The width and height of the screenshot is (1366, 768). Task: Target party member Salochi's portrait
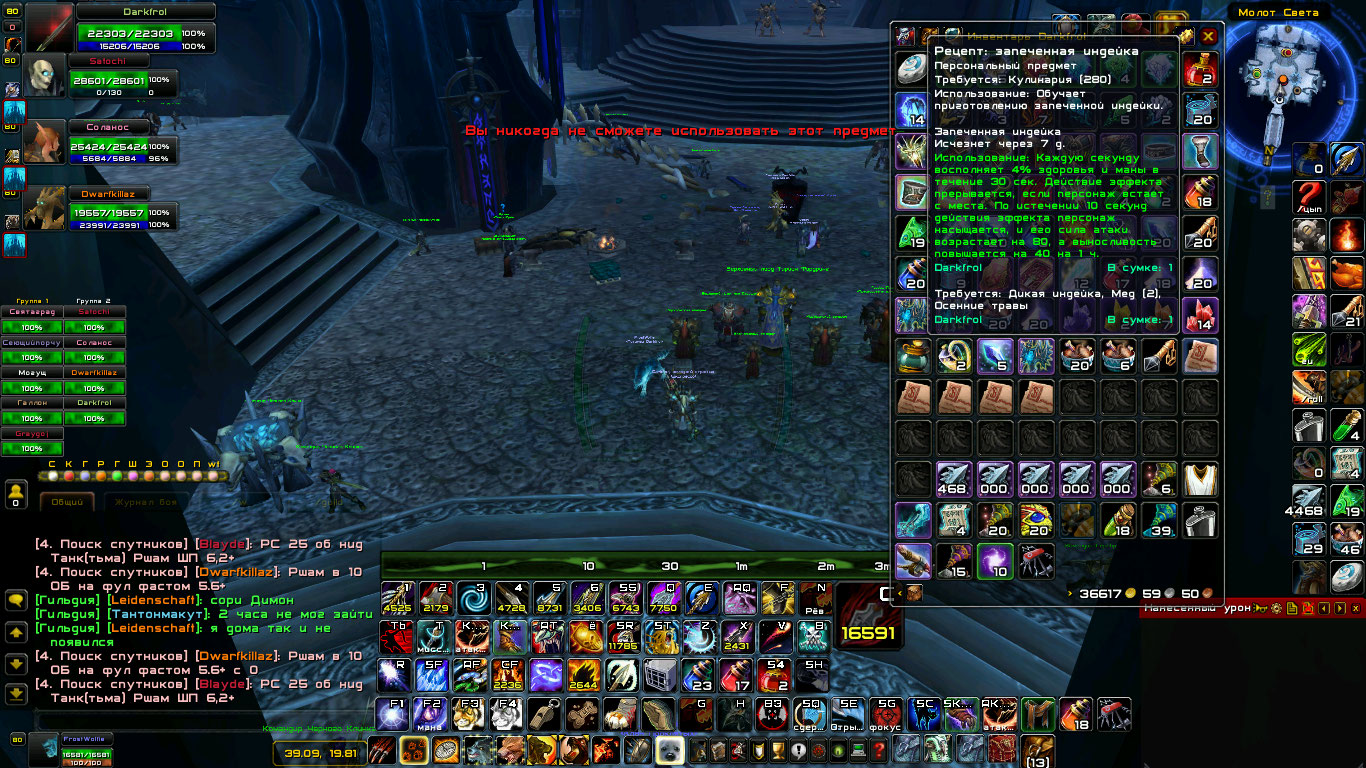tap(44, 78)
